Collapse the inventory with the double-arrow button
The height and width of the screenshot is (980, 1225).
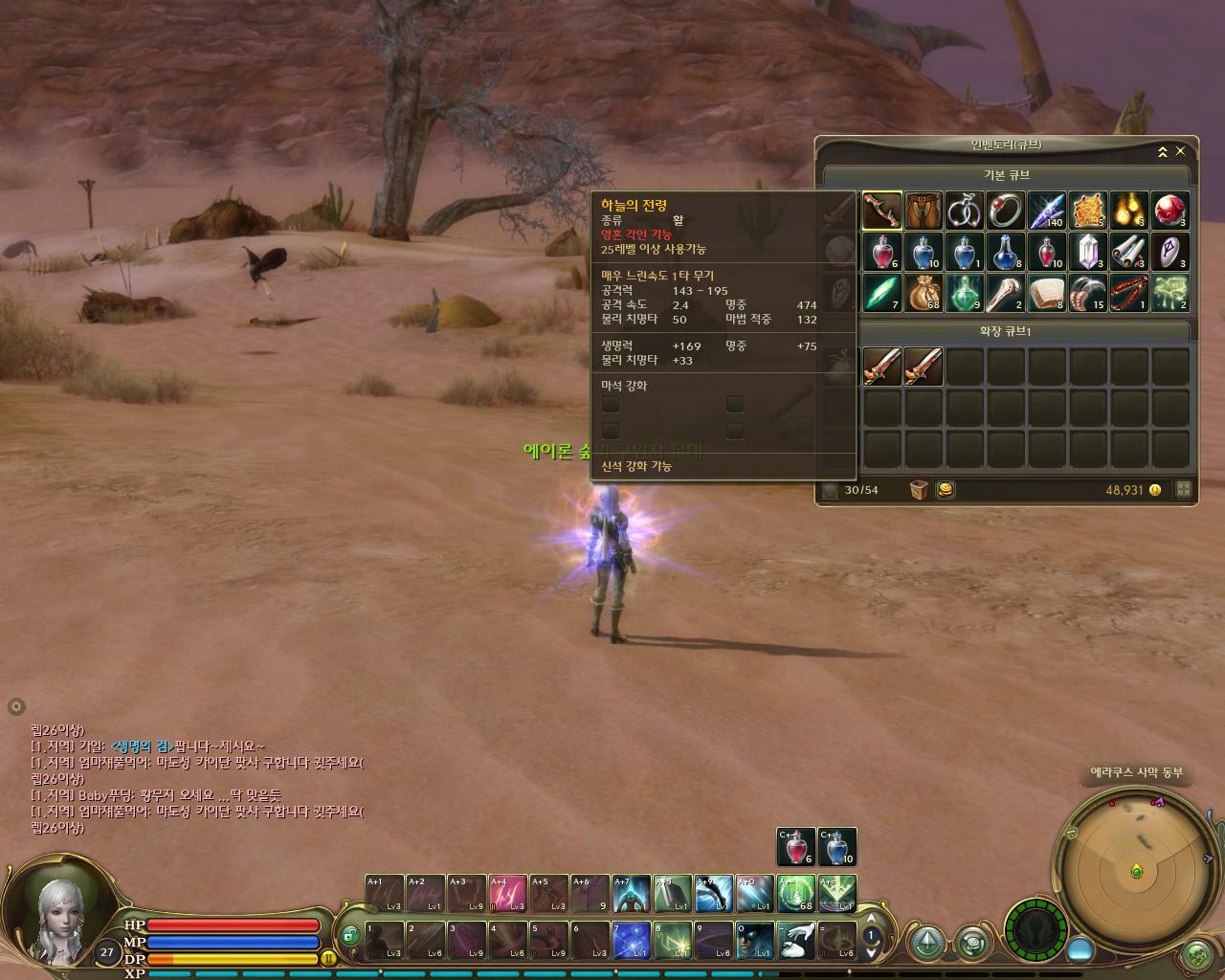click(x=1162, y=151)
